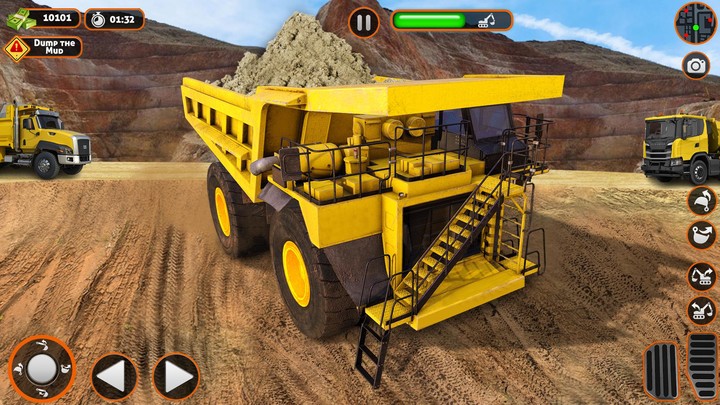Tap the dump bed joystick control

click(41, 369)
